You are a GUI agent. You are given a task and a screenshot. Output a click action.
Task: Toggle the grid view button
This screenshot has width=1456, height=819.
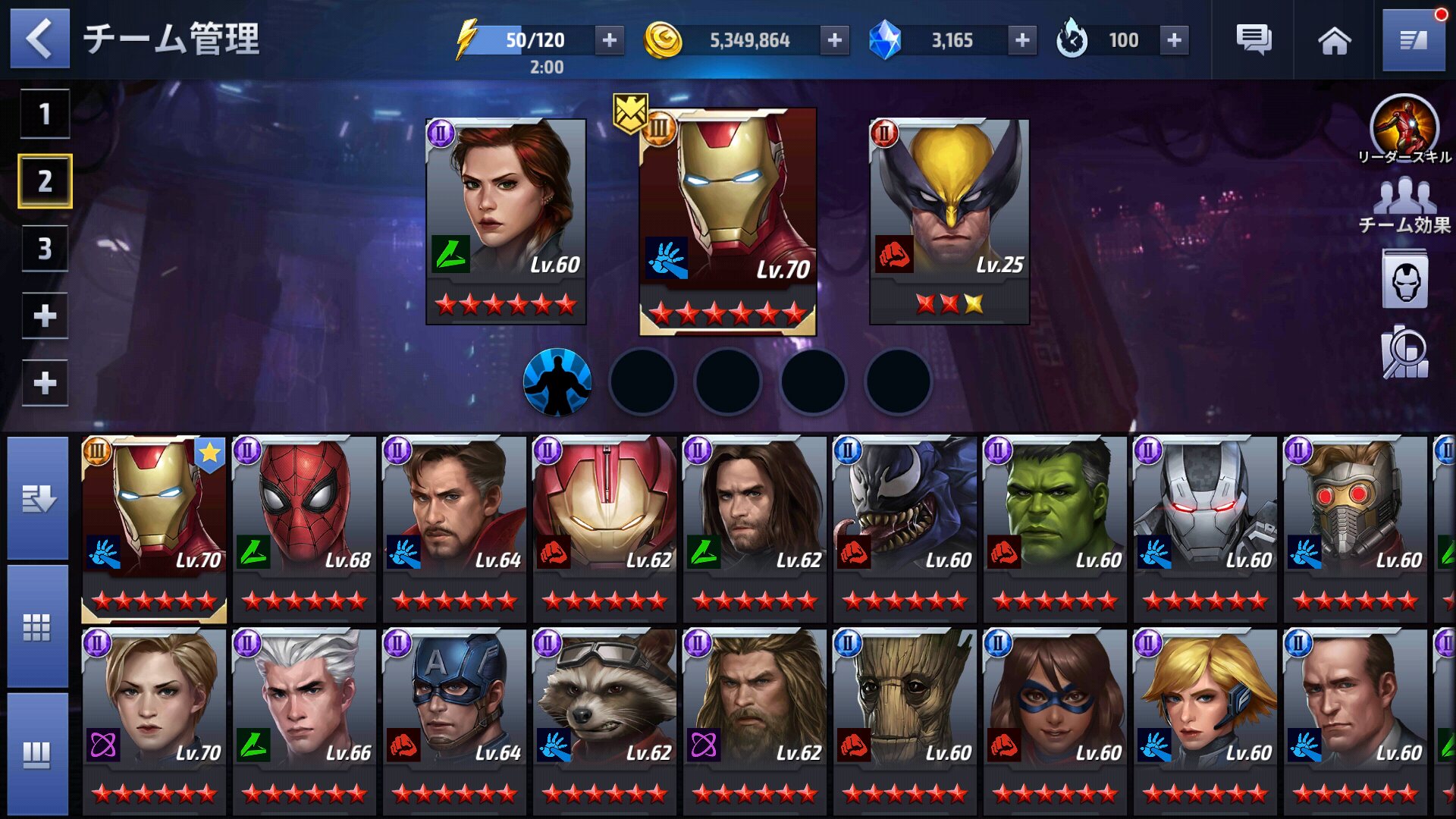(x=38, y=626)
